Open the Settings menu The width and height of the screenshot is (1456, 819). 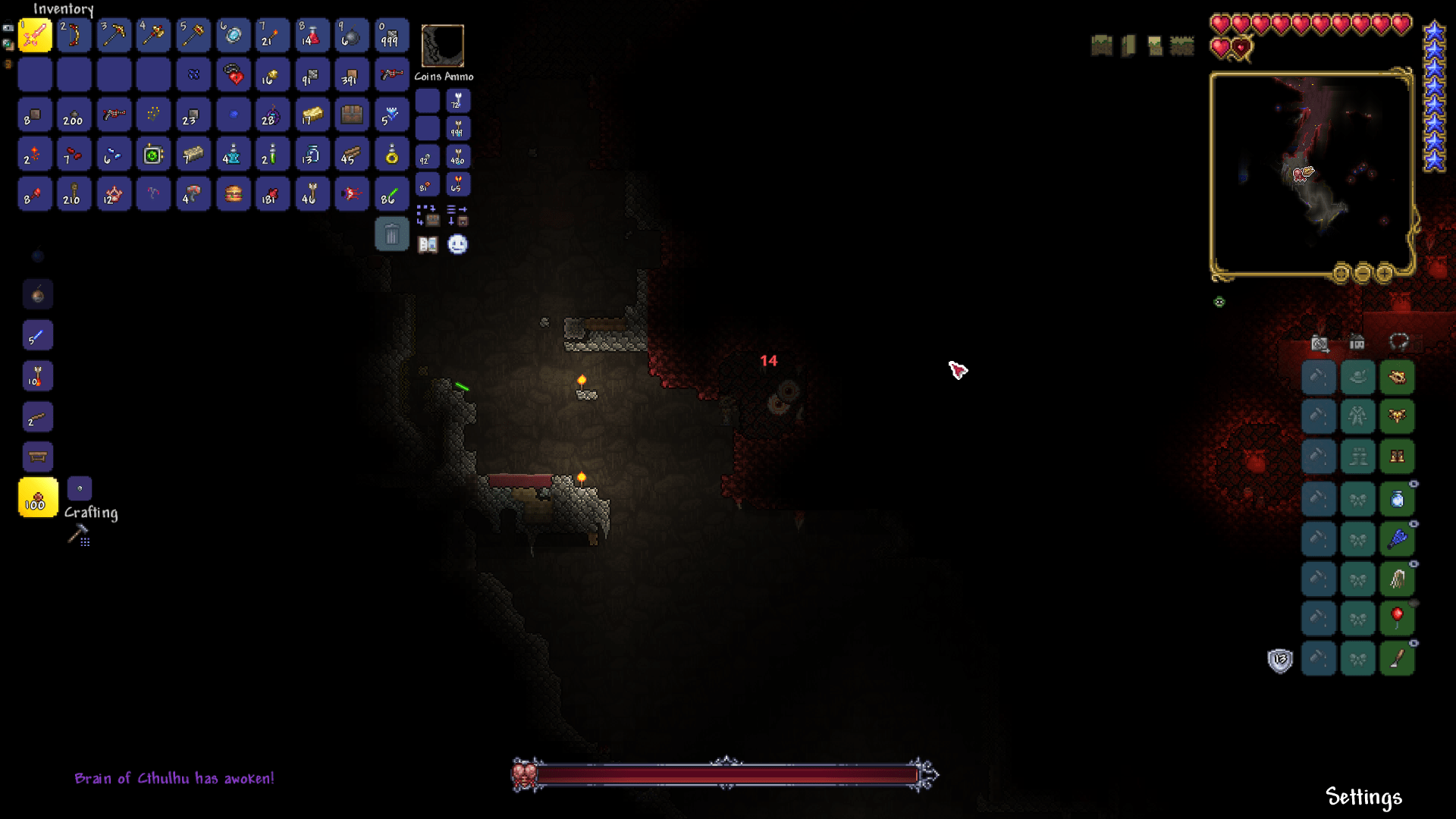click(x=1363, y=797)
